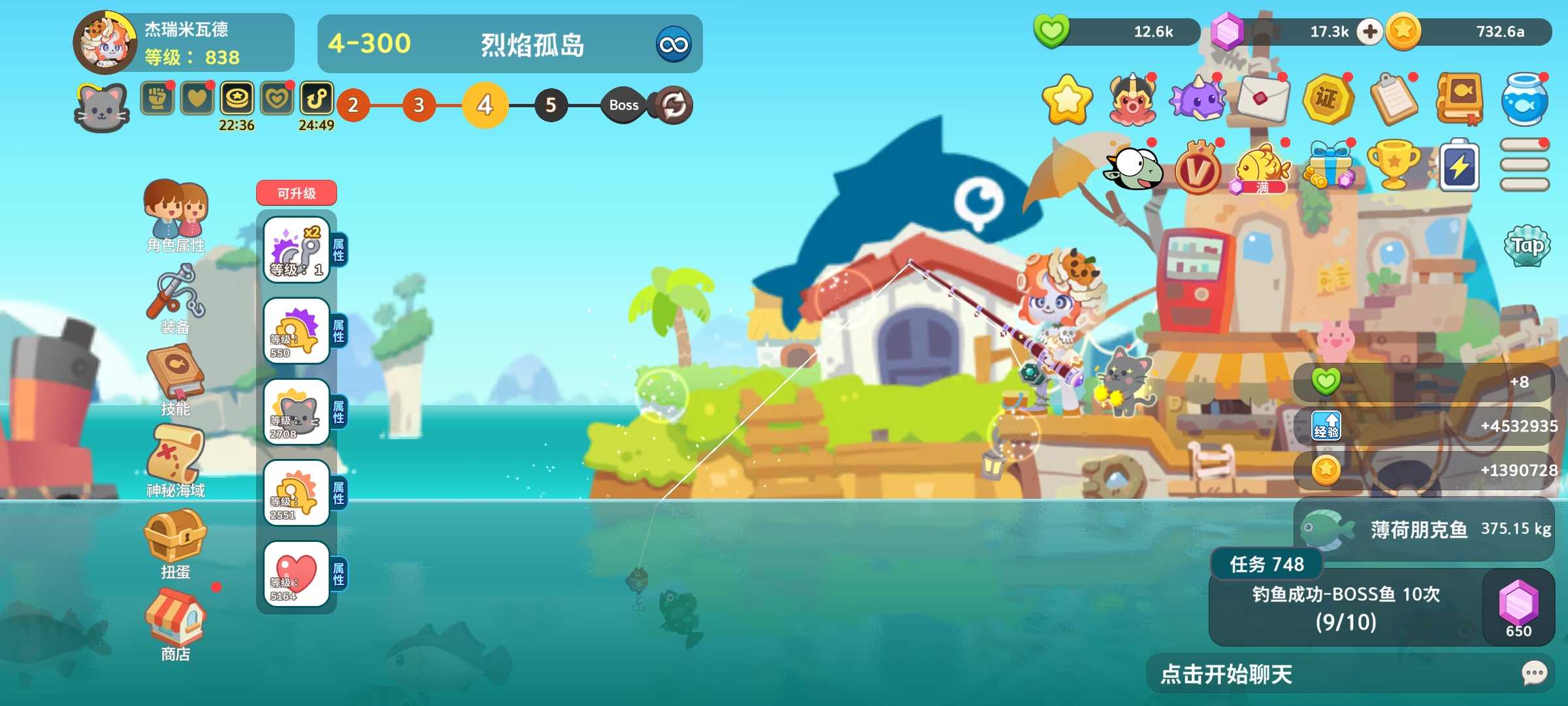
Task: Toggle the infinity loop mode beside 烈焰孤岛
Action: coord(674,44)
